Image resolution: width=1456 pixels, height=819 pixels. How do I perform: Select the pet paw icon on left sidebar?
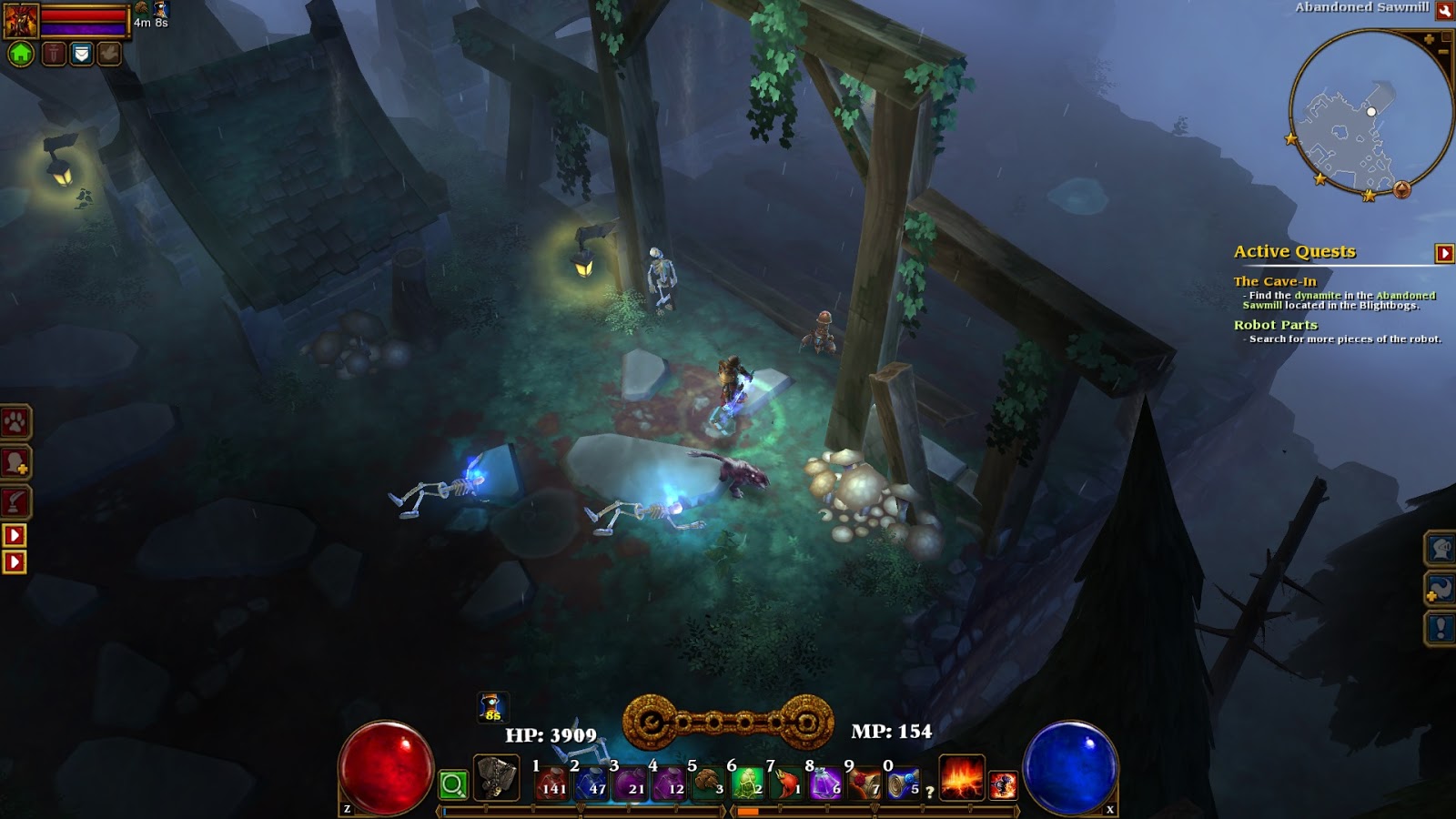point(12,421)
